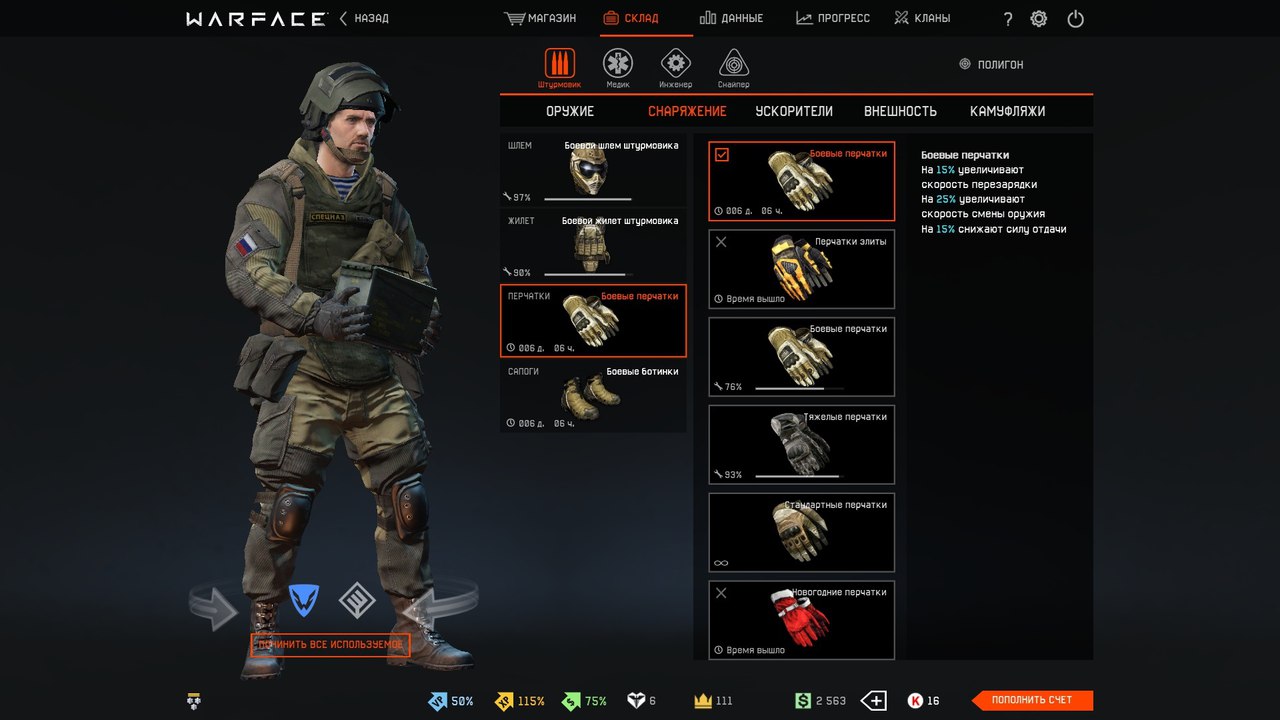
Task: Open the Магазин shop menu
Action: tap(541, 18)
